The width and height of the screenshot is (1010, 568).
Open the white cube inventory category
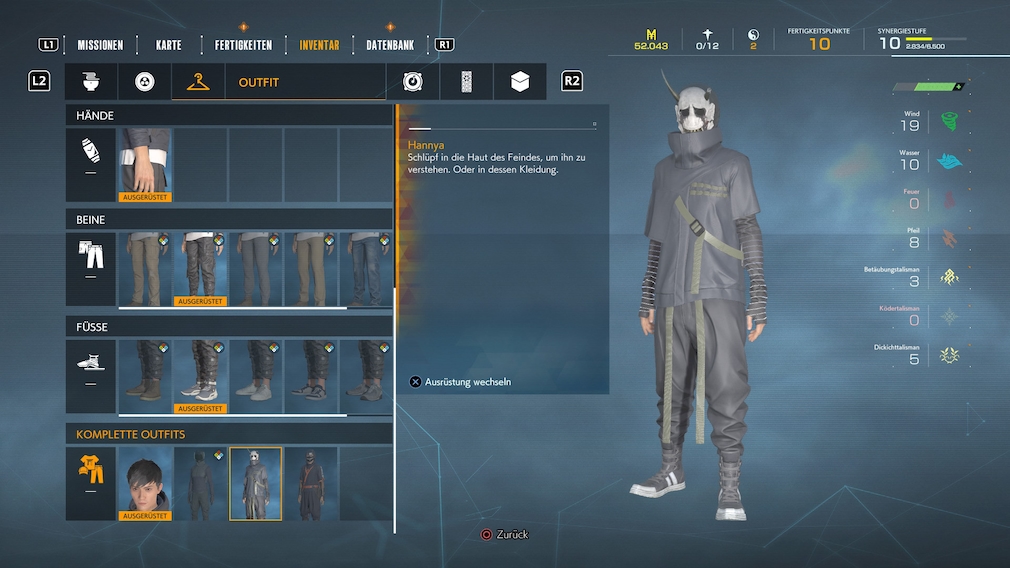[x=520, y=82]
